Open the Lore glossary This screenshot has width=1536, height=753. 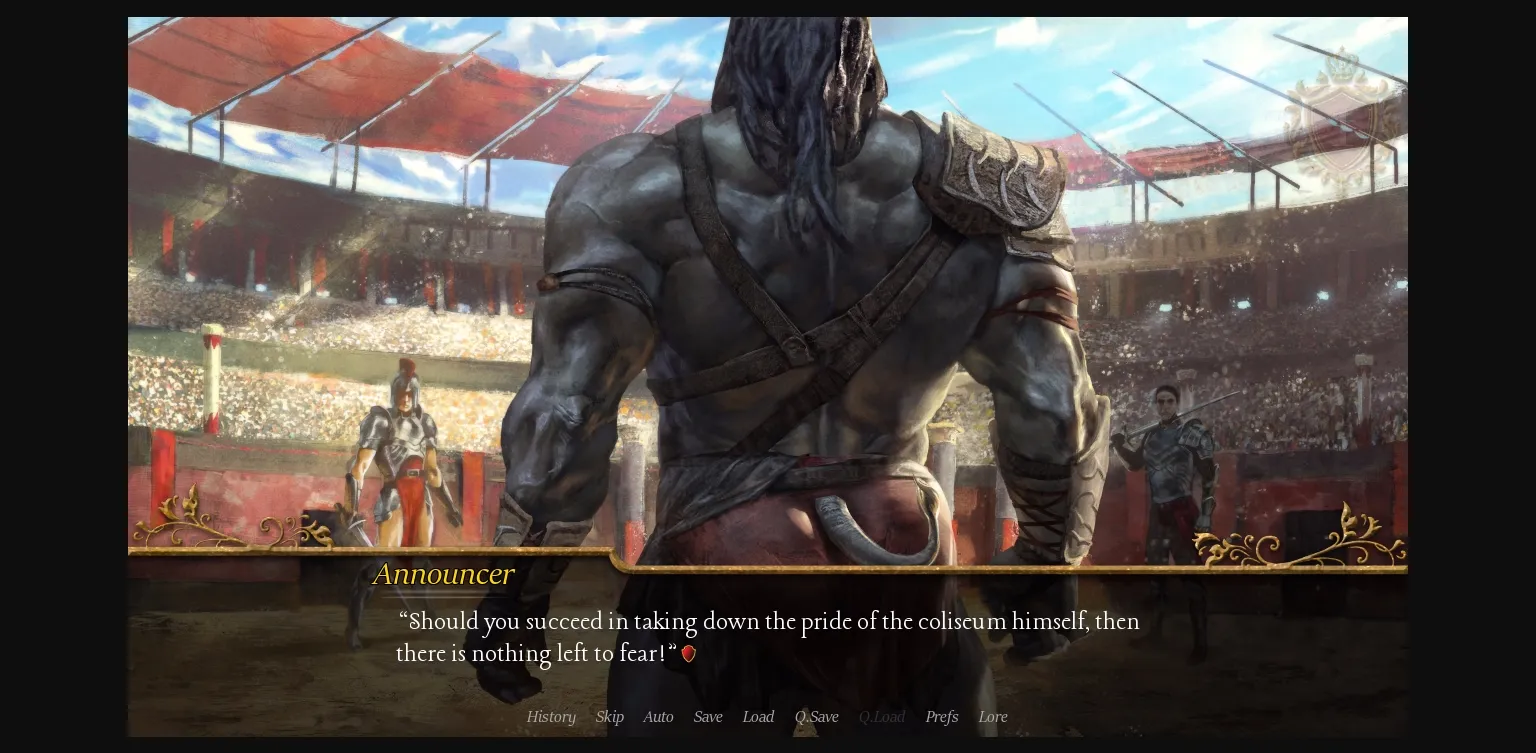(x=992, y=717)
